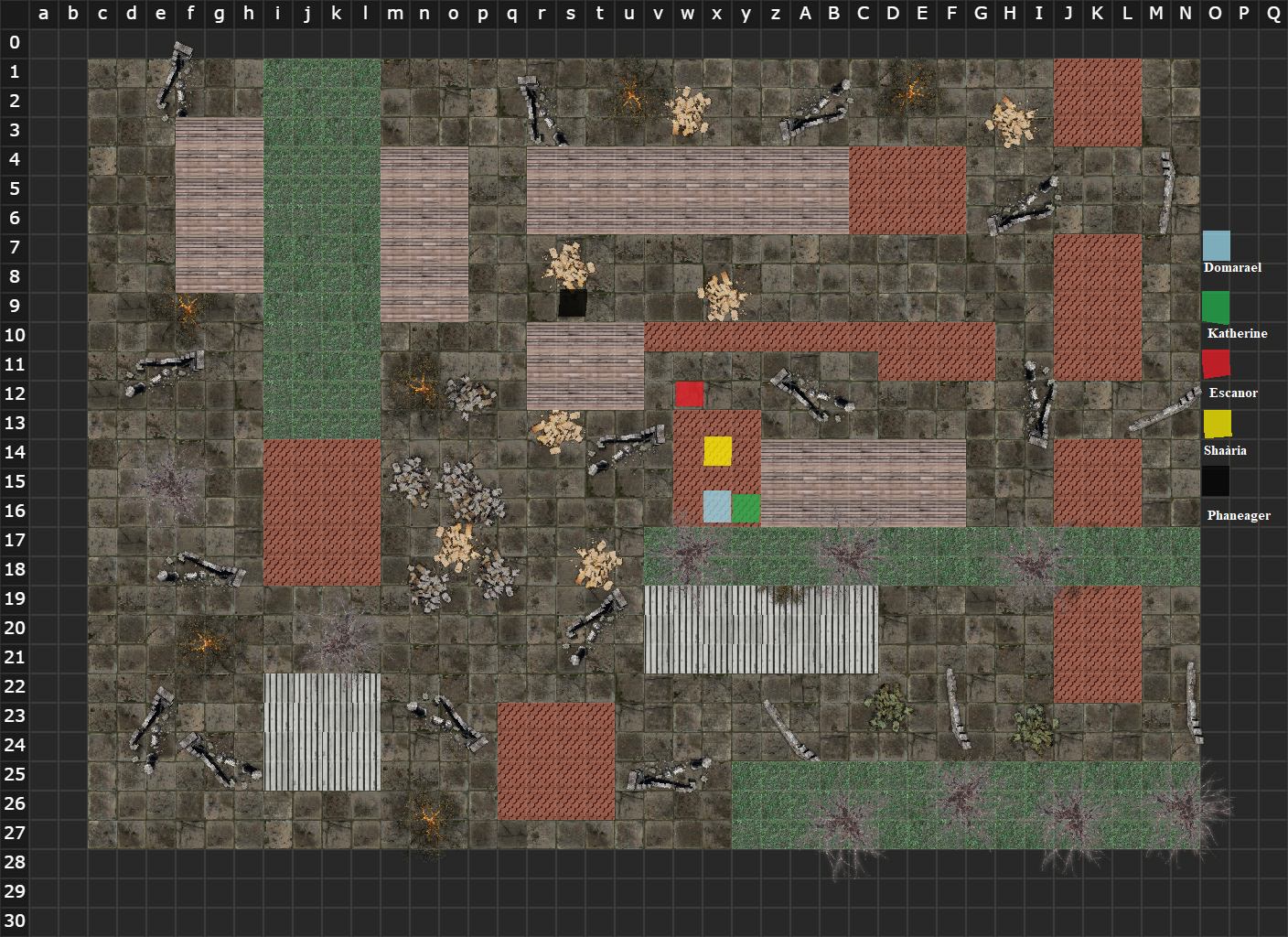The height and width of the screenshot is (937, 1288).
Task: Select the green Katherine token on the battle grid
Action: [x=746, y=508]
